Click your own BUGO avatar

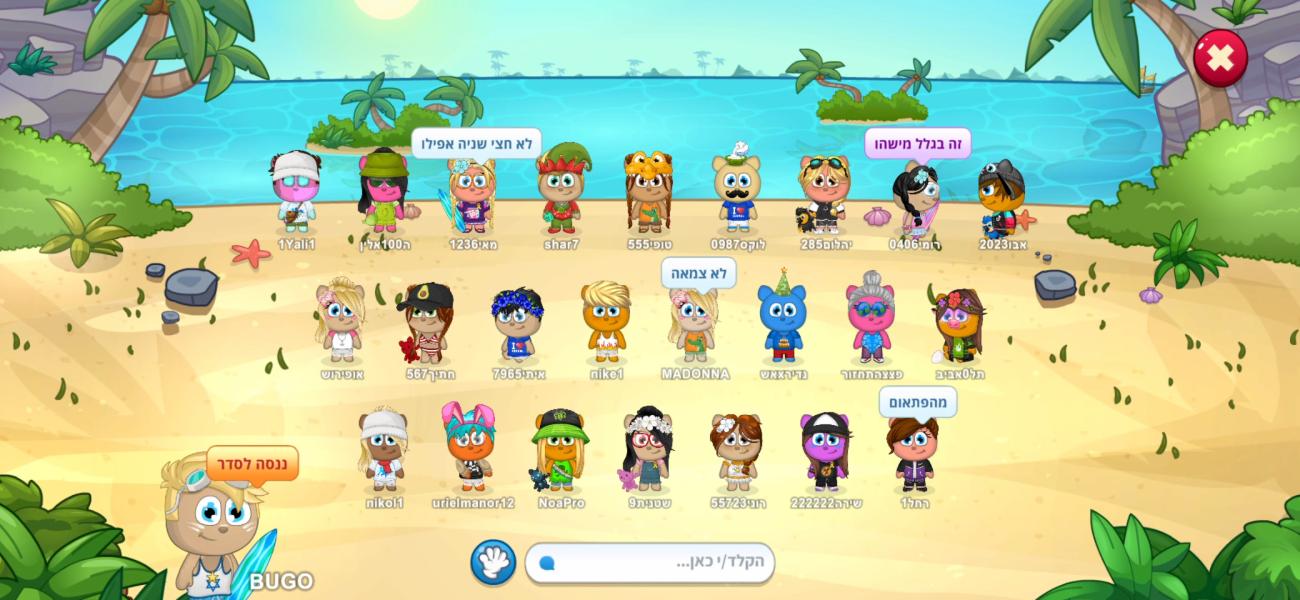point(212,525)
